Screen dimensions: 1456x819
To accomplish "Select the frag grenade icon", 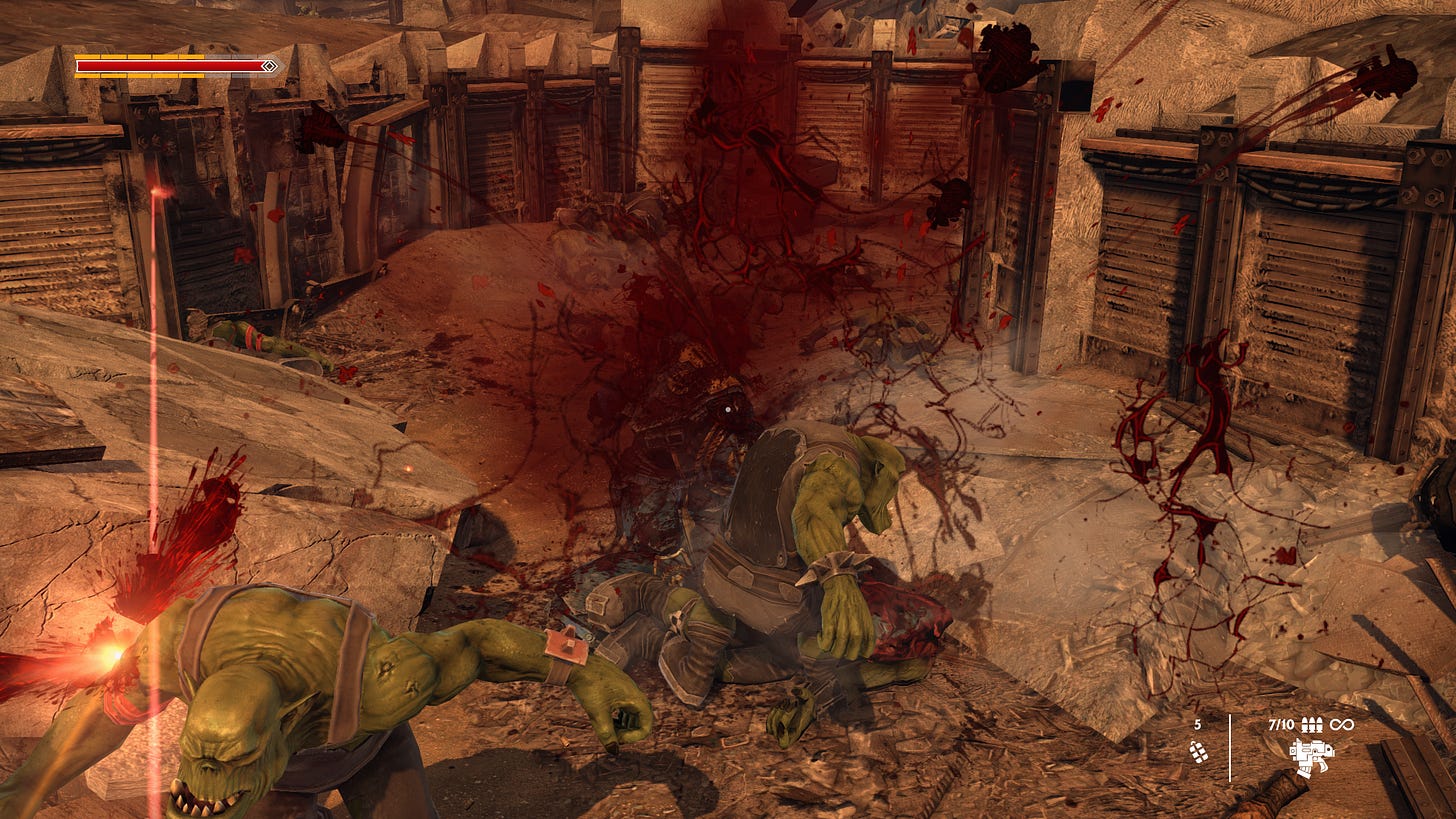I will (1197, 753).
